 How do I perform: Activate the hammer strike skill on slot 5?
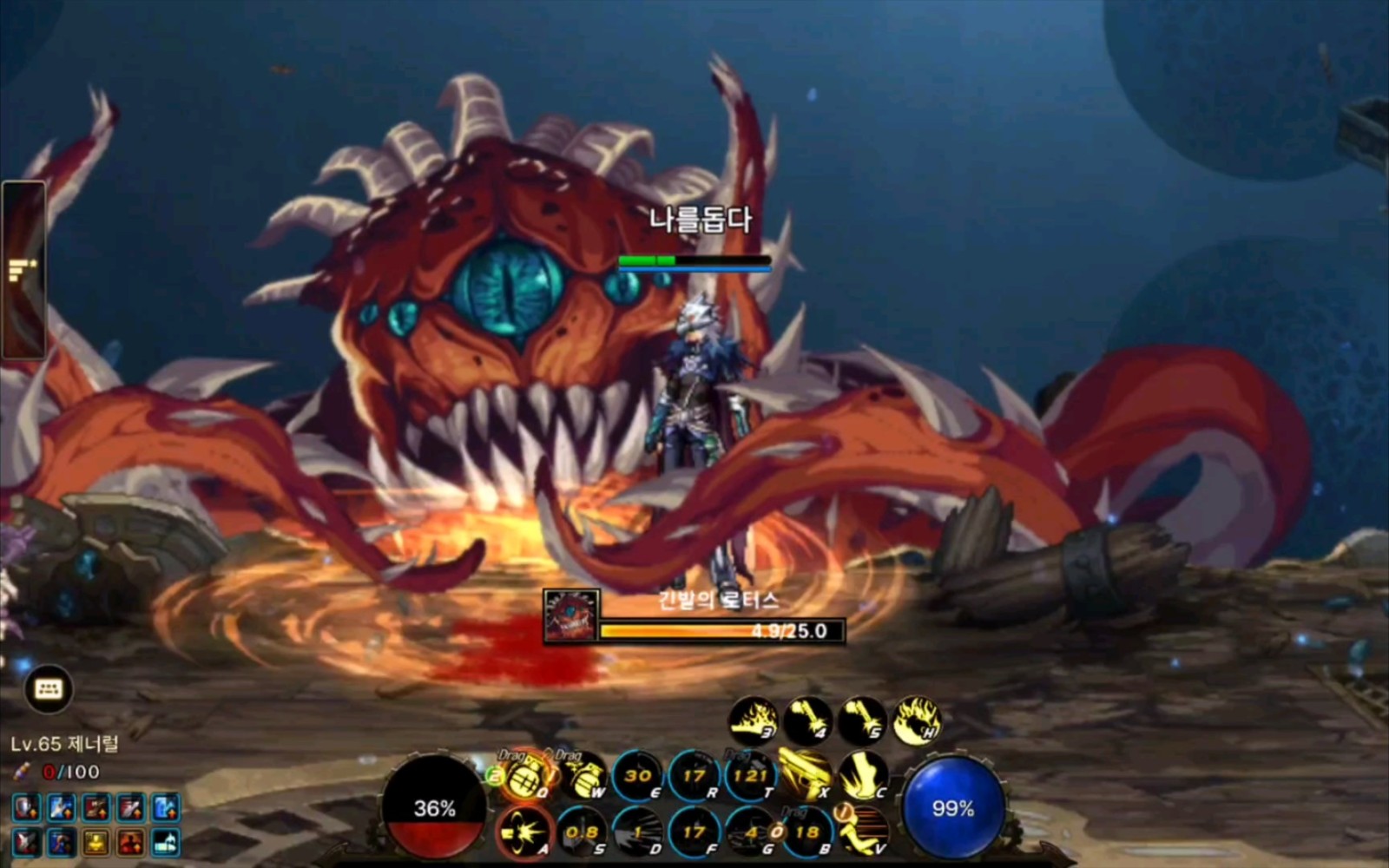[862, 720]
